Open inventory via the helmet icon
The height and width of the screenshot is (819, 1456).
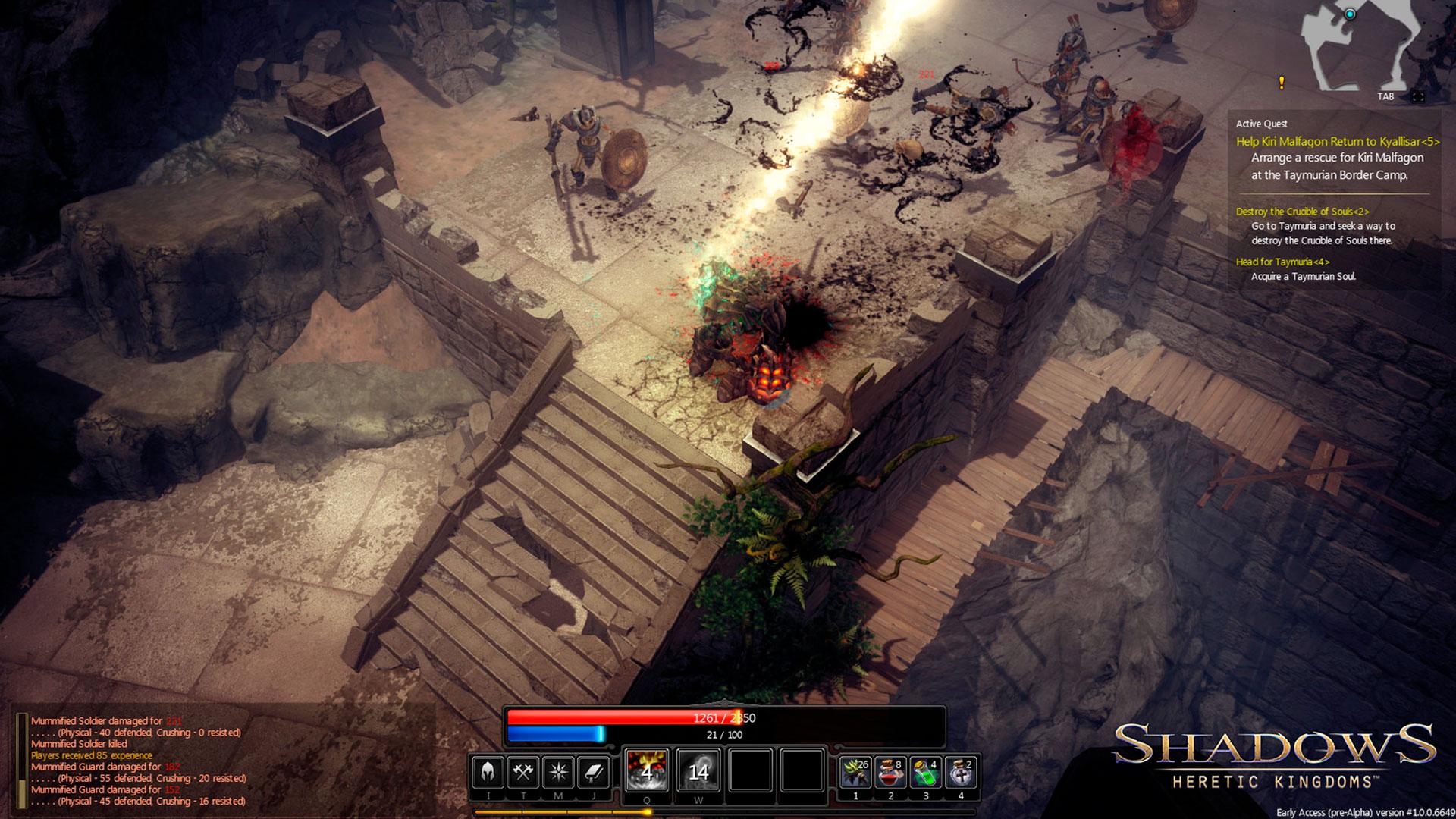point(488,772)
